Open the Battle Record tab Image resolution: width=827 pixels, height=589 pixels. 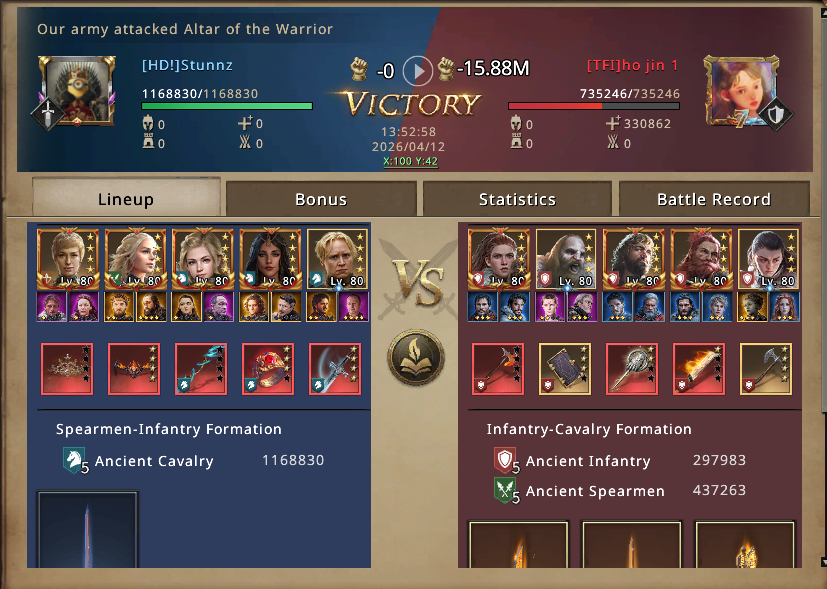coord(713,199)
